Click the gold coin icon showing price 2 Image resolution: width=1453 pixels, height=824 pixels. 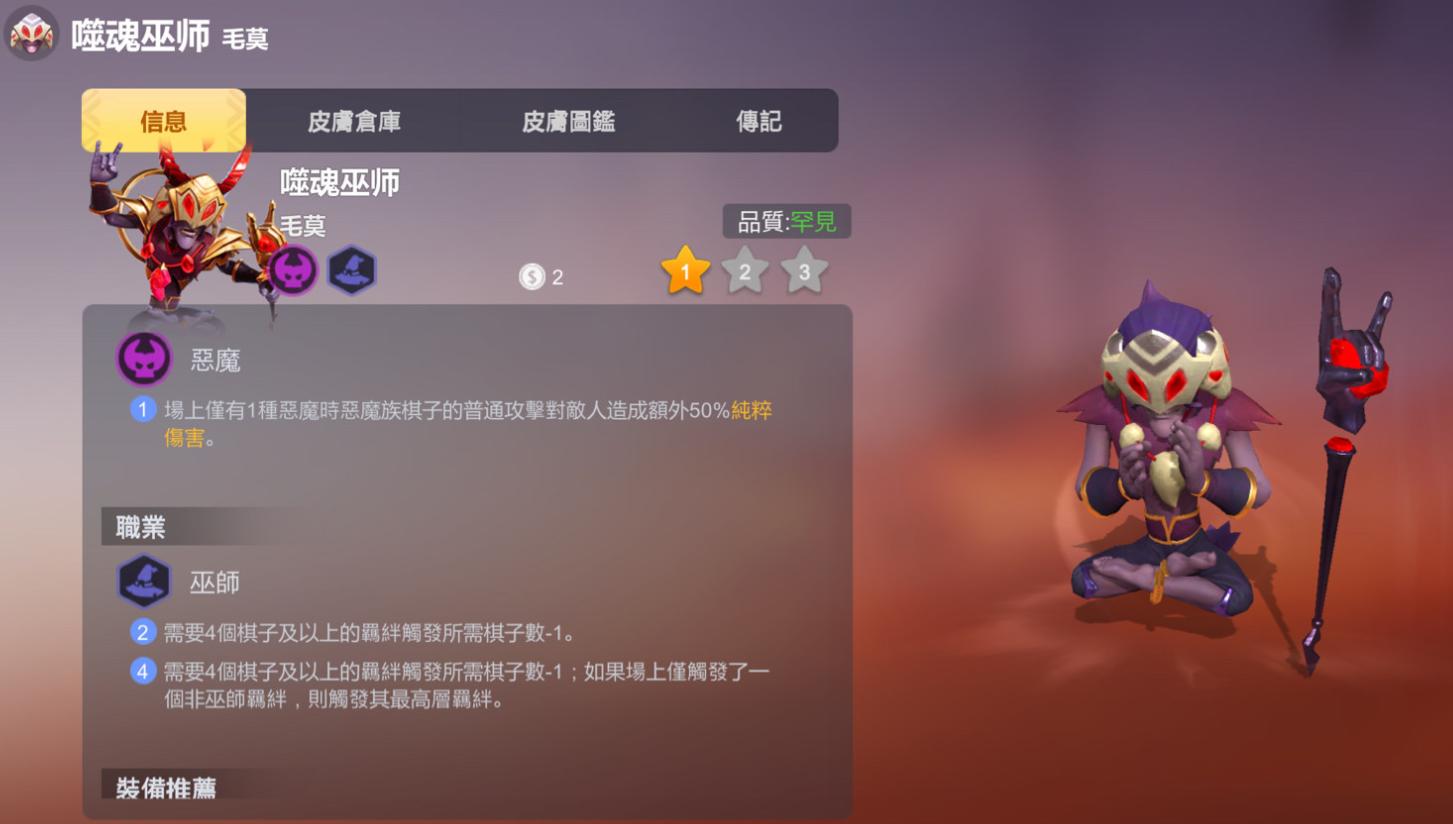point(530,276)
